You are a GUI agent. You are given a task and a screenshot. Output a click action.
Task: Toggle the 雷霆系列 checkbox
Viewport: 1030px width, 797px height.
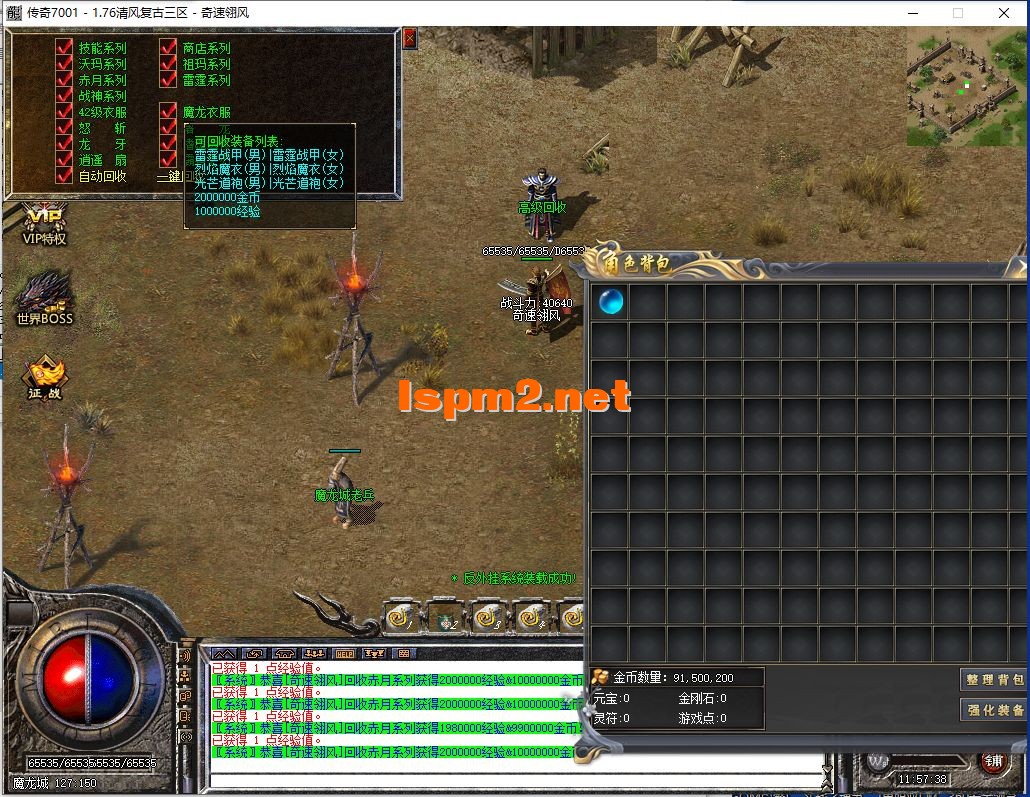tap(168, 80)
